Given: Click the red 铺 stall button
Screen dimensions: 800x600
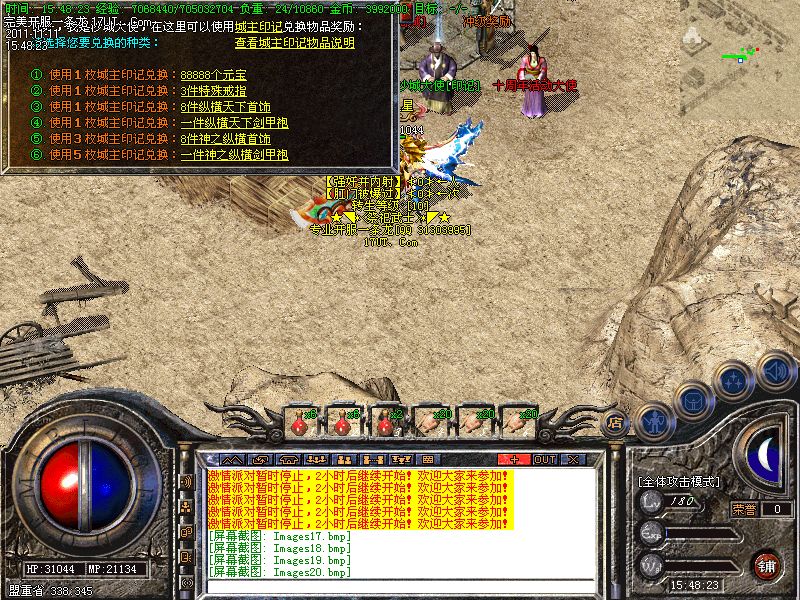Looking at the screenshot, I should click(x=767, y=565).
